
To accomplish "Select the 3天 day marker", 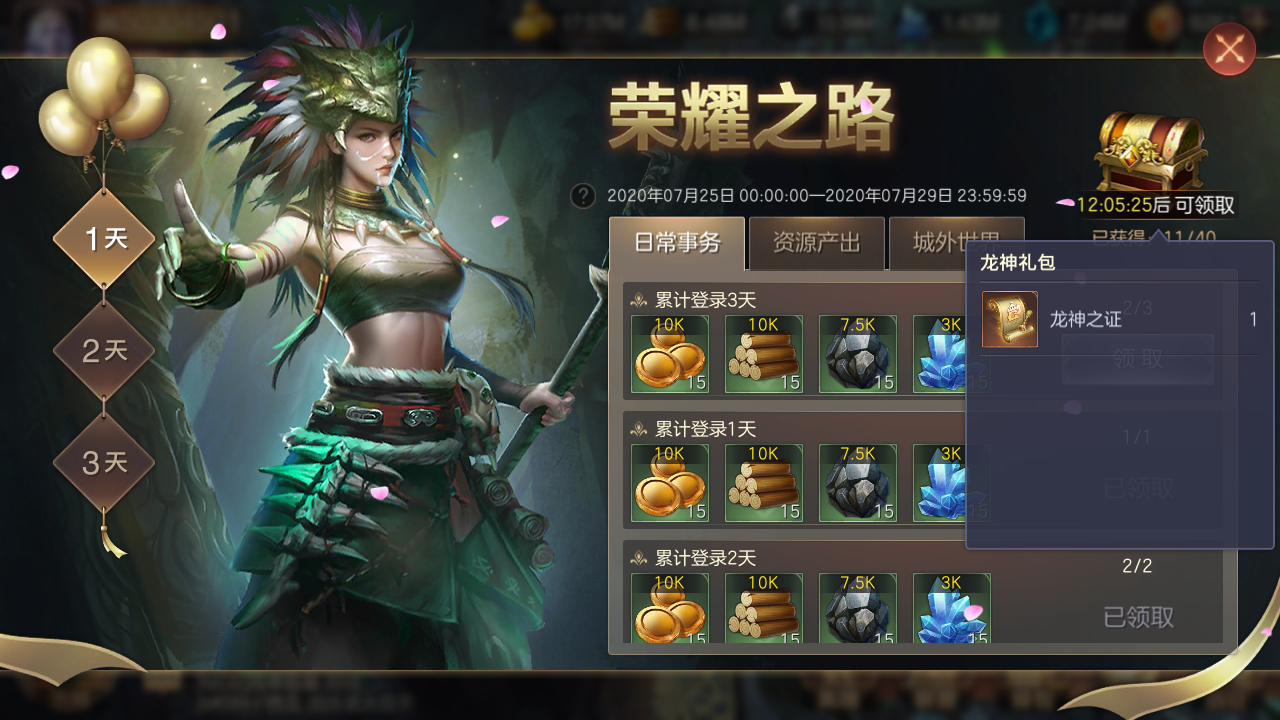I will pos(104,463).
